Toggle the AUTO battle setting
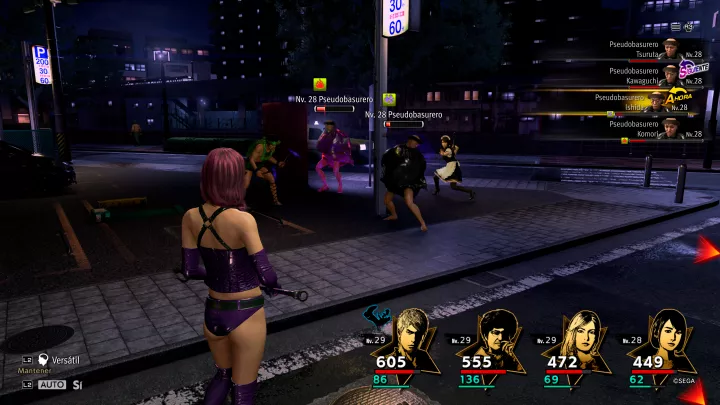 52,384
